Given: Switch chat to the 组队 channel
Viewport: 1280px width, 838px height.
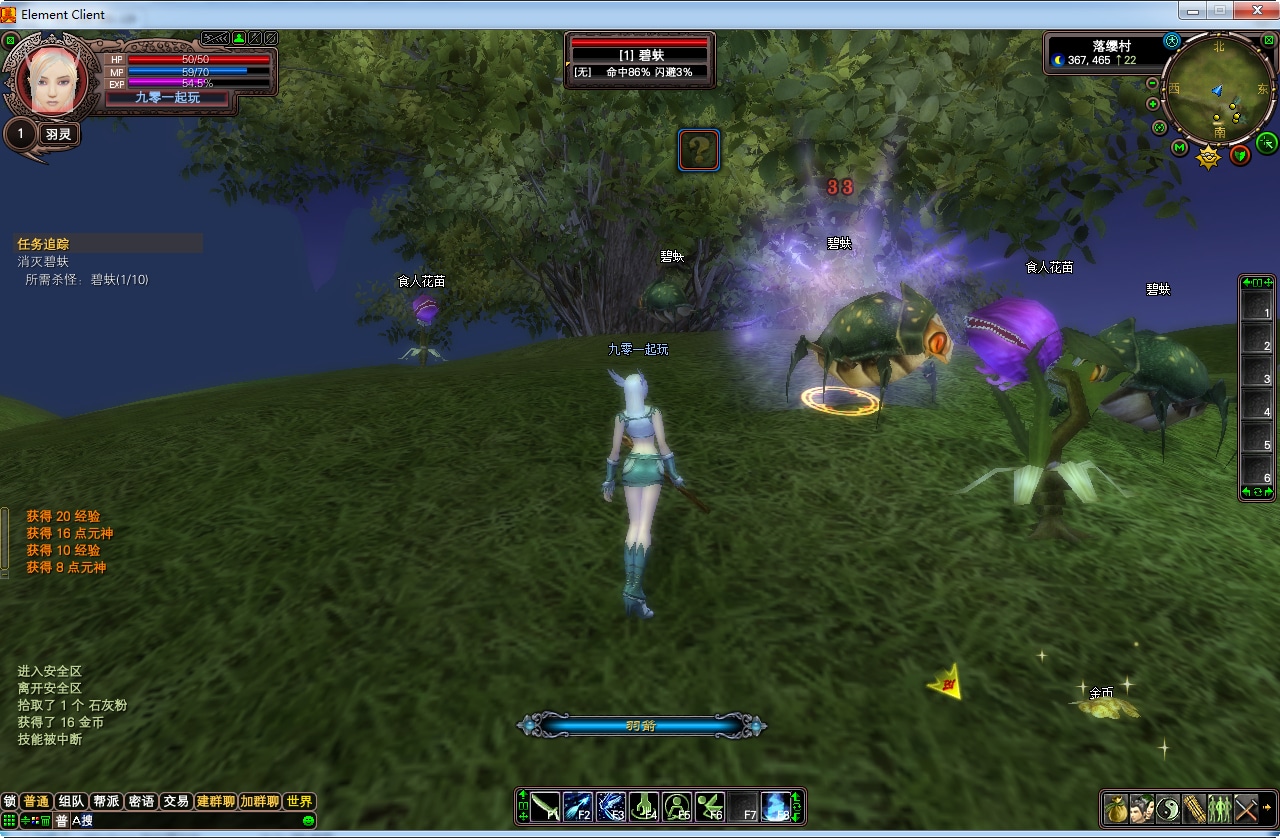Looking at the screenshot, I should pyautogui.click(x=71, y=801).
